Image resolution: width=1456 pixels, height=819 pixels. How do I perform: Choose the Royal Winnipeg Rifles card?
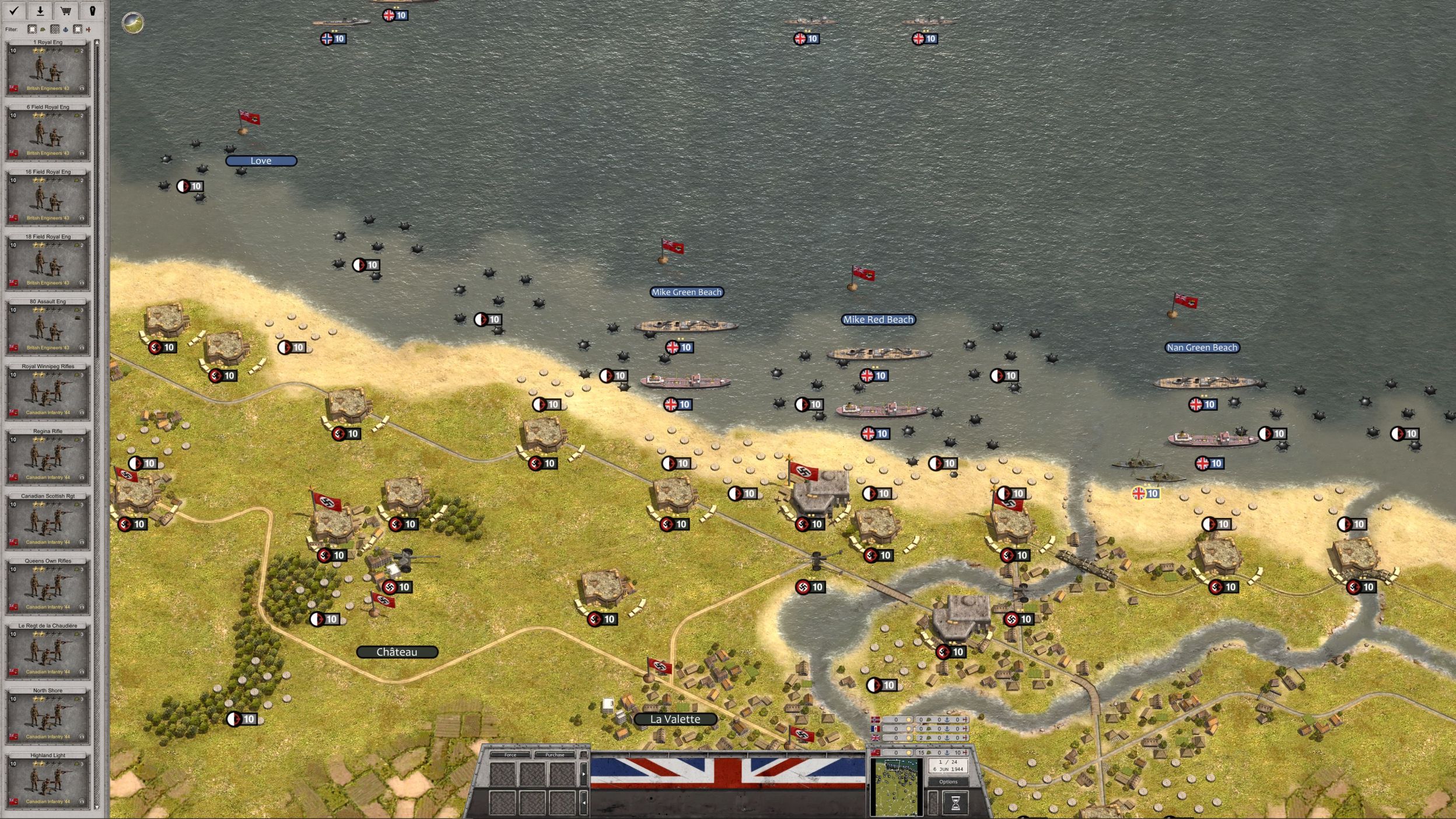tap(48, 391)
